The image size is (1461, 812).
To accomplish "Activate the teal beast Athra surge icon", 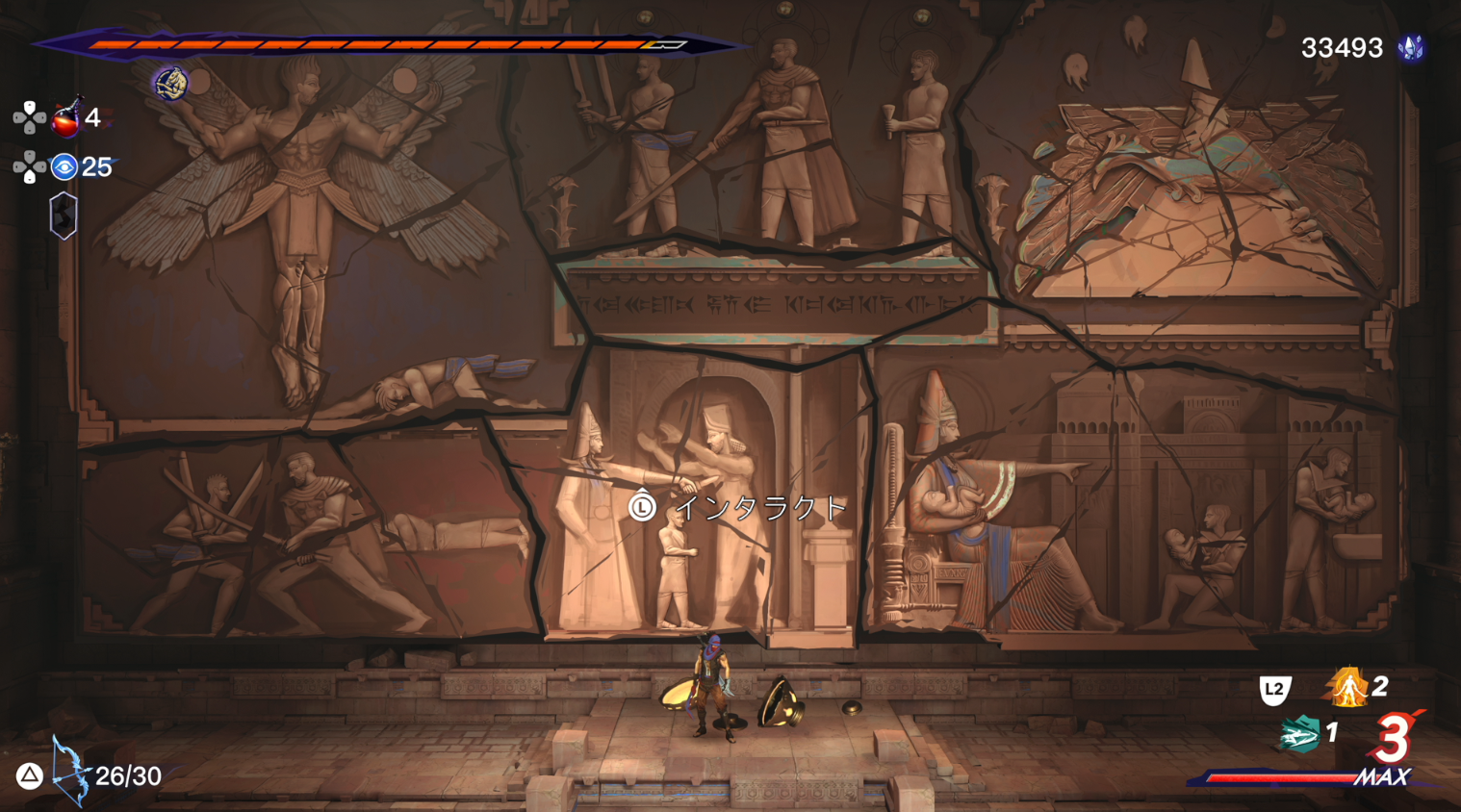I will pos(1298,735).
